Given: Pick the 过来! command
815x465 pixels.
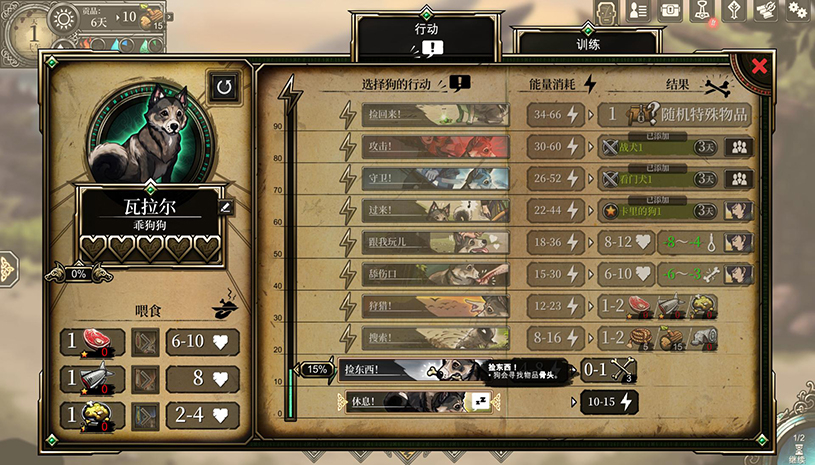Looking at the screenshot, I should tap(434, 210).
